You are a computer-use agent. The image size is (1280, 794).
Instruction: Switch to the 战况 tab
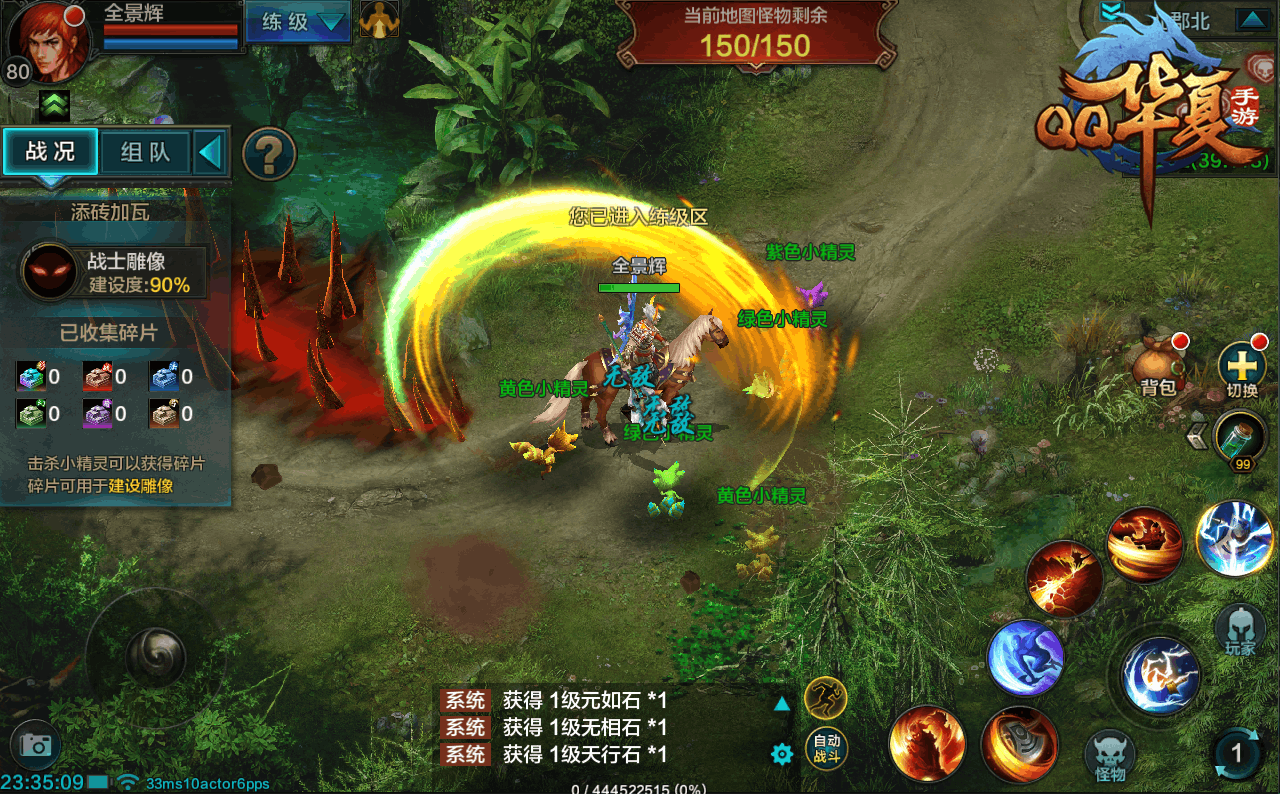pos(50,152)
